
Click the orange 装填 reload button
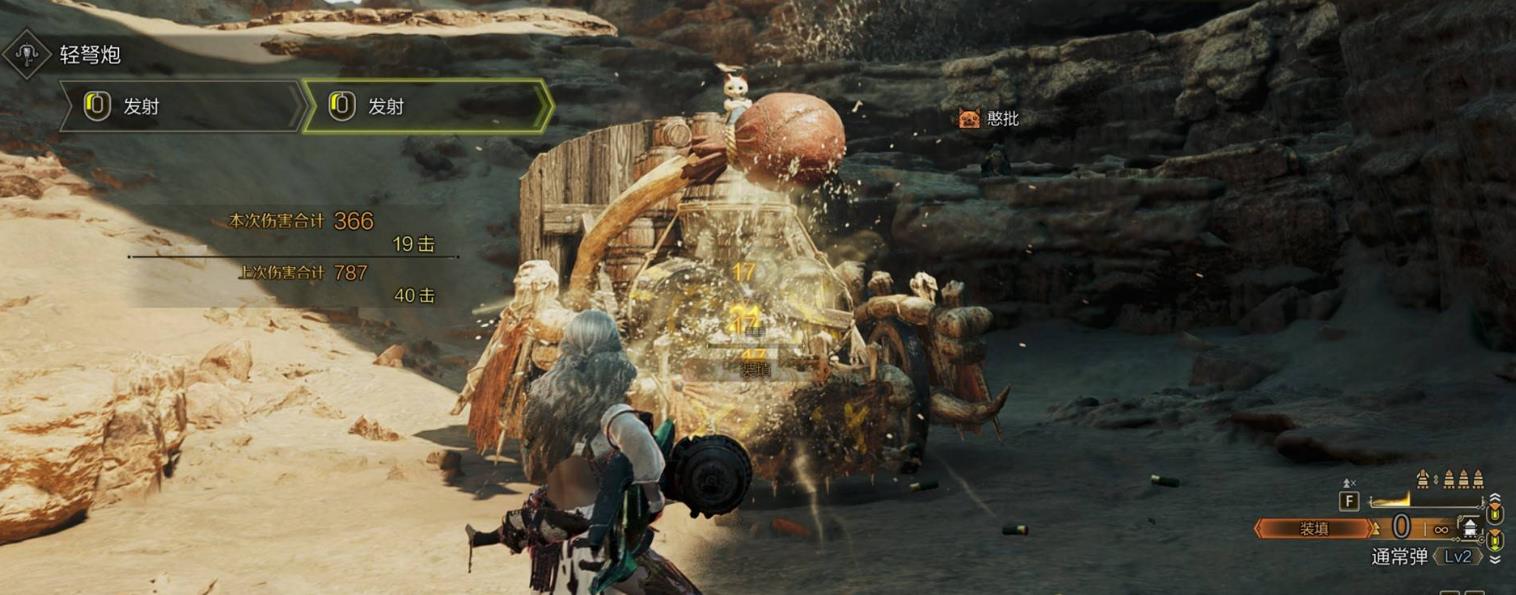[x=1316, y=529]
